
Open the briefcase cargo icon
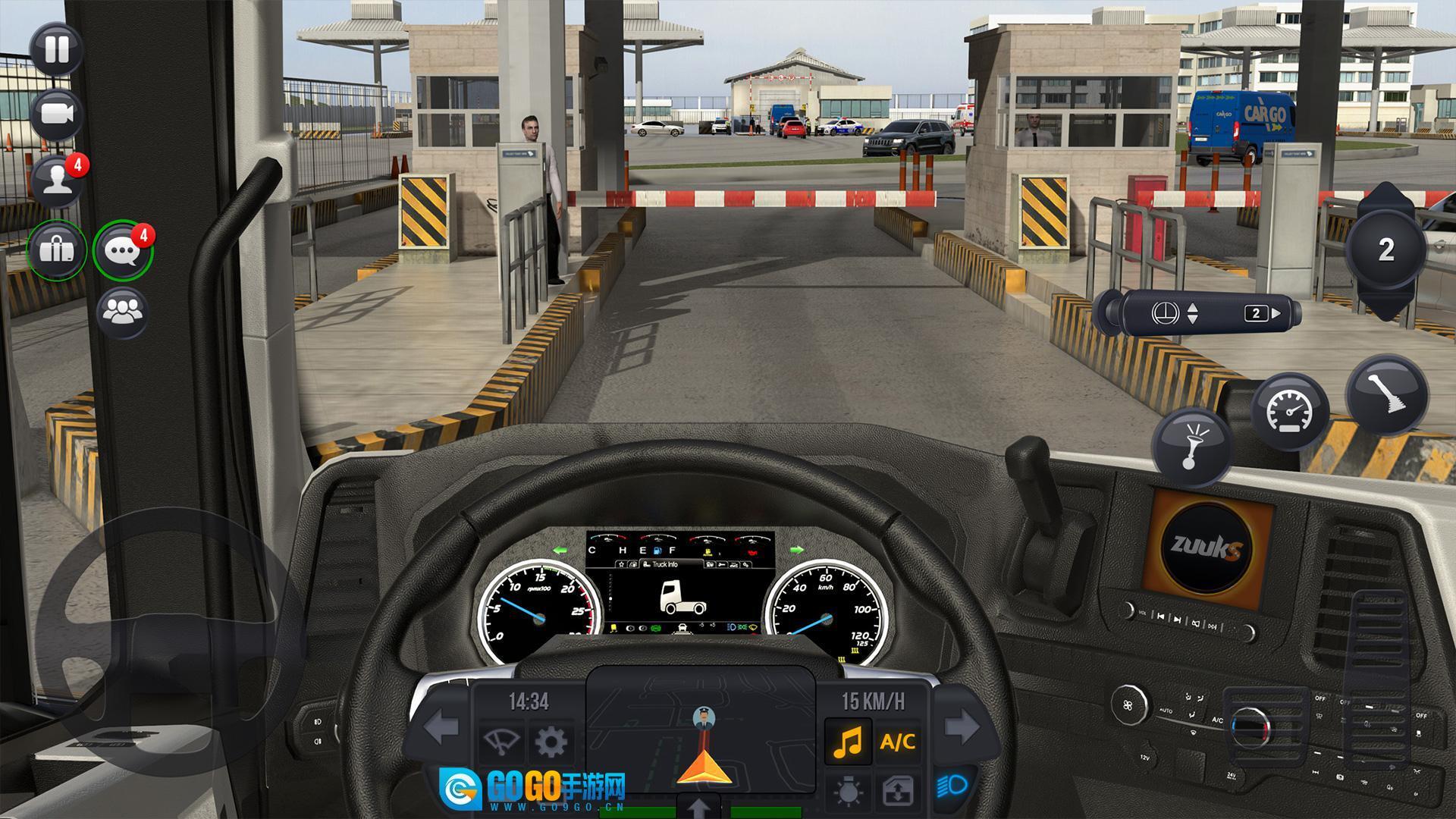coord(57,249)
